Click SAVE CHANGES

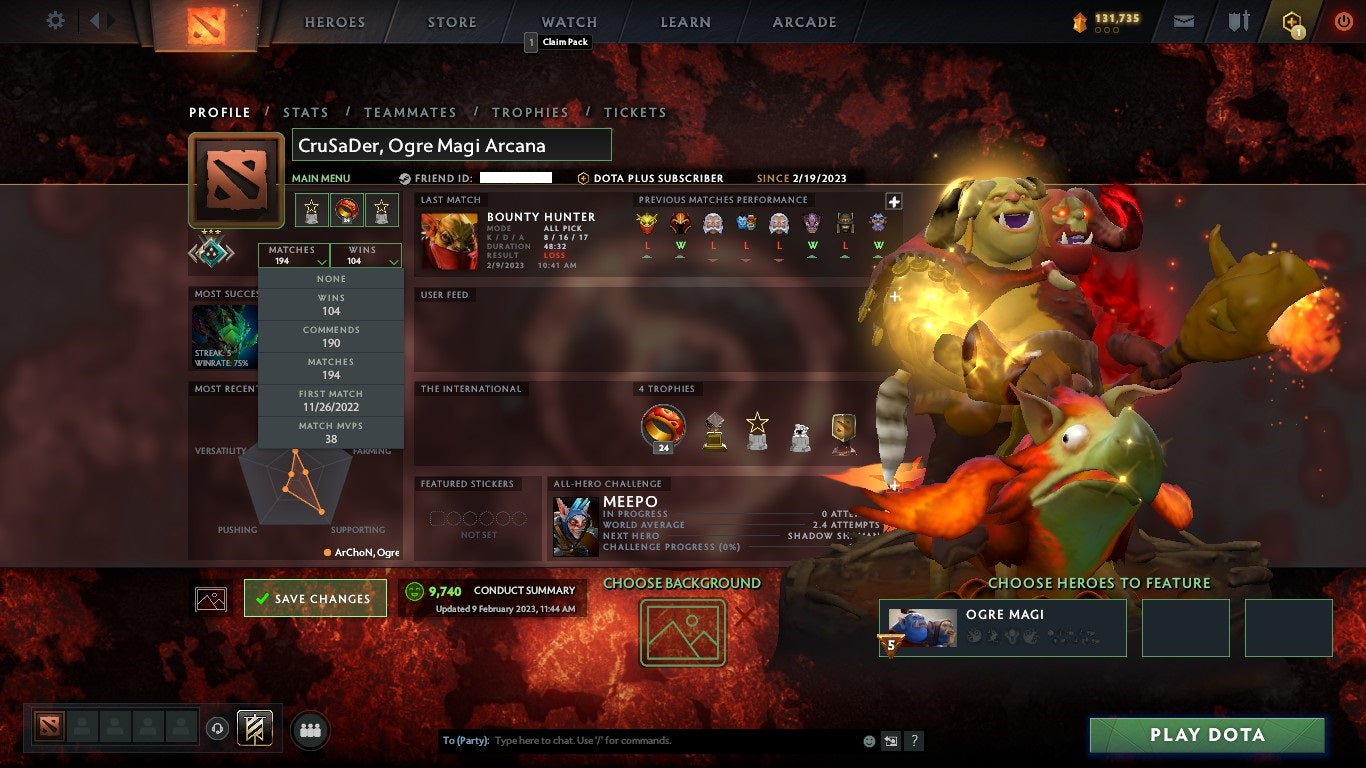315,598
